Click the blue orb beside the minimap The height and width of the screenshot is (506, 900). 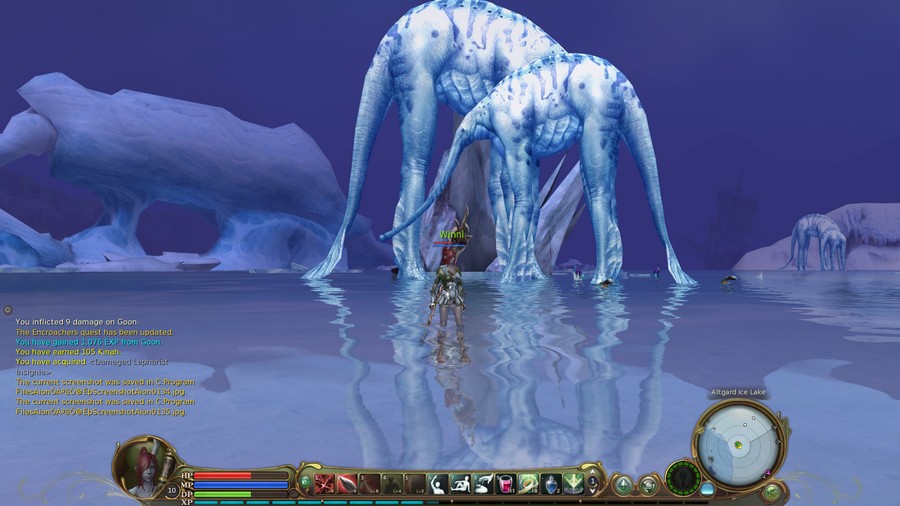click(708, 489)
